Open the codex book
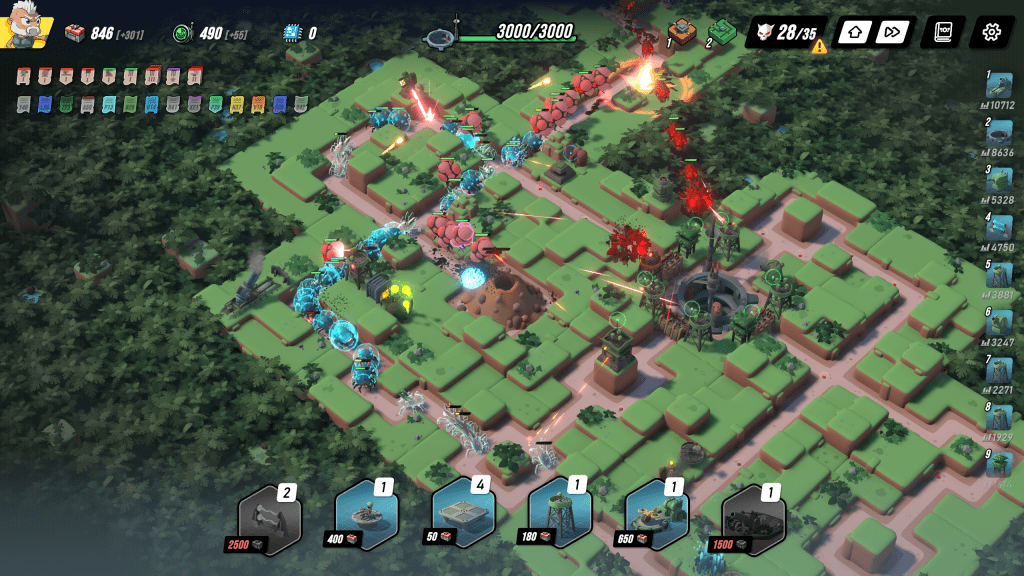The image size is (1024, 576). coord(943,32)
